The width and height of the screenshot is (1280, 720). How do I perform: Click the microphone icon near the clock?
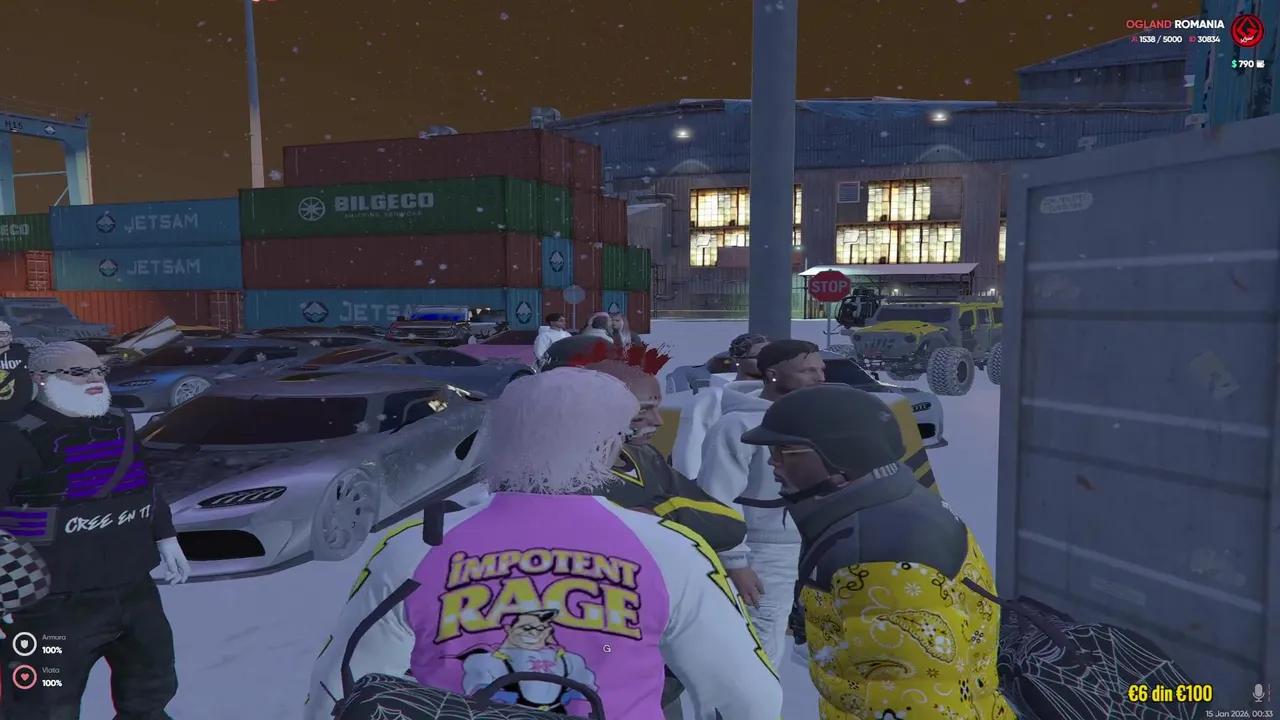click(1259, 692)
